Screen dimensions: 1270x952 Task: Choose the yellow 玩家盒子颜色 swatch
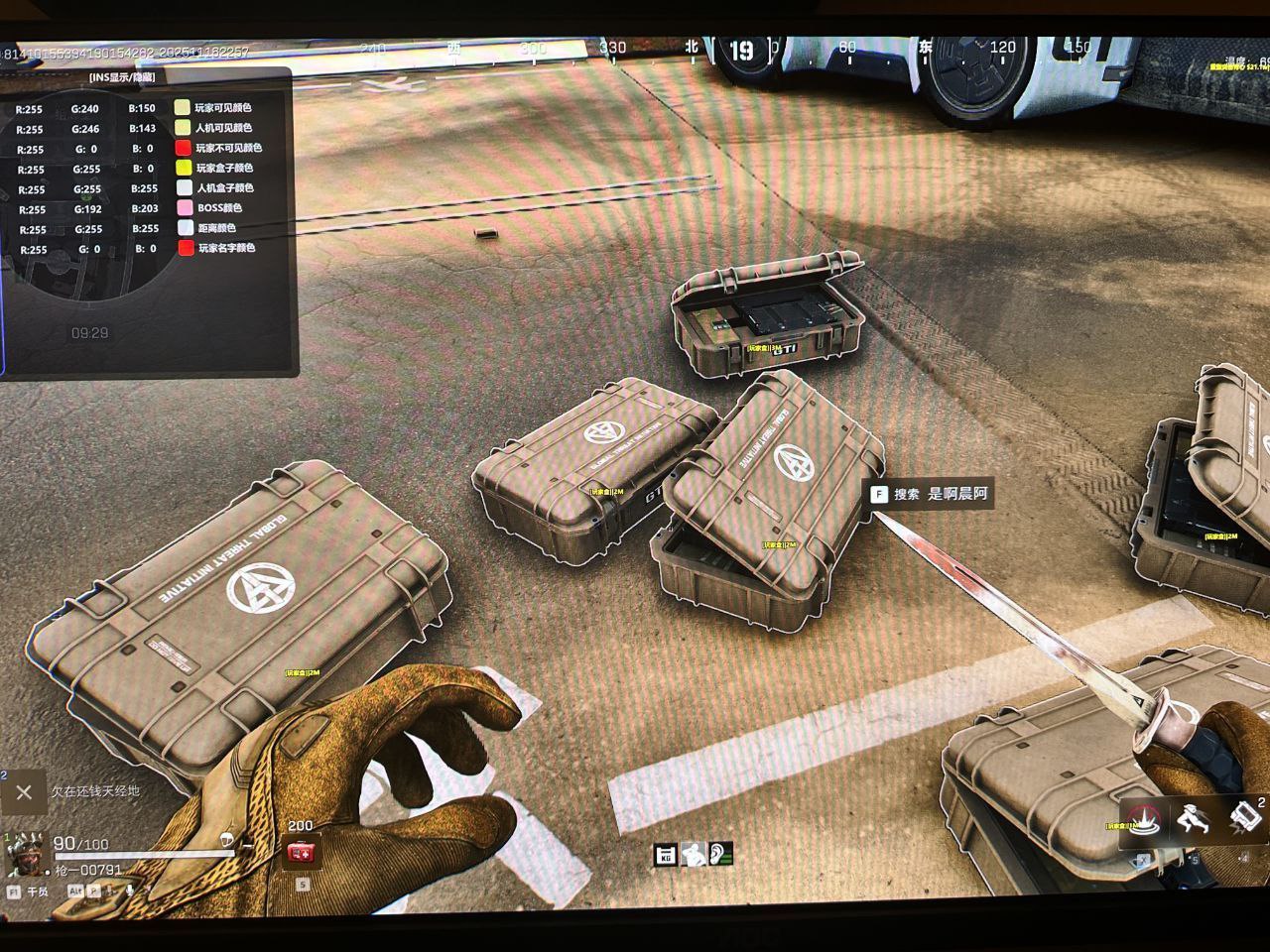click(x=184, y=169)
